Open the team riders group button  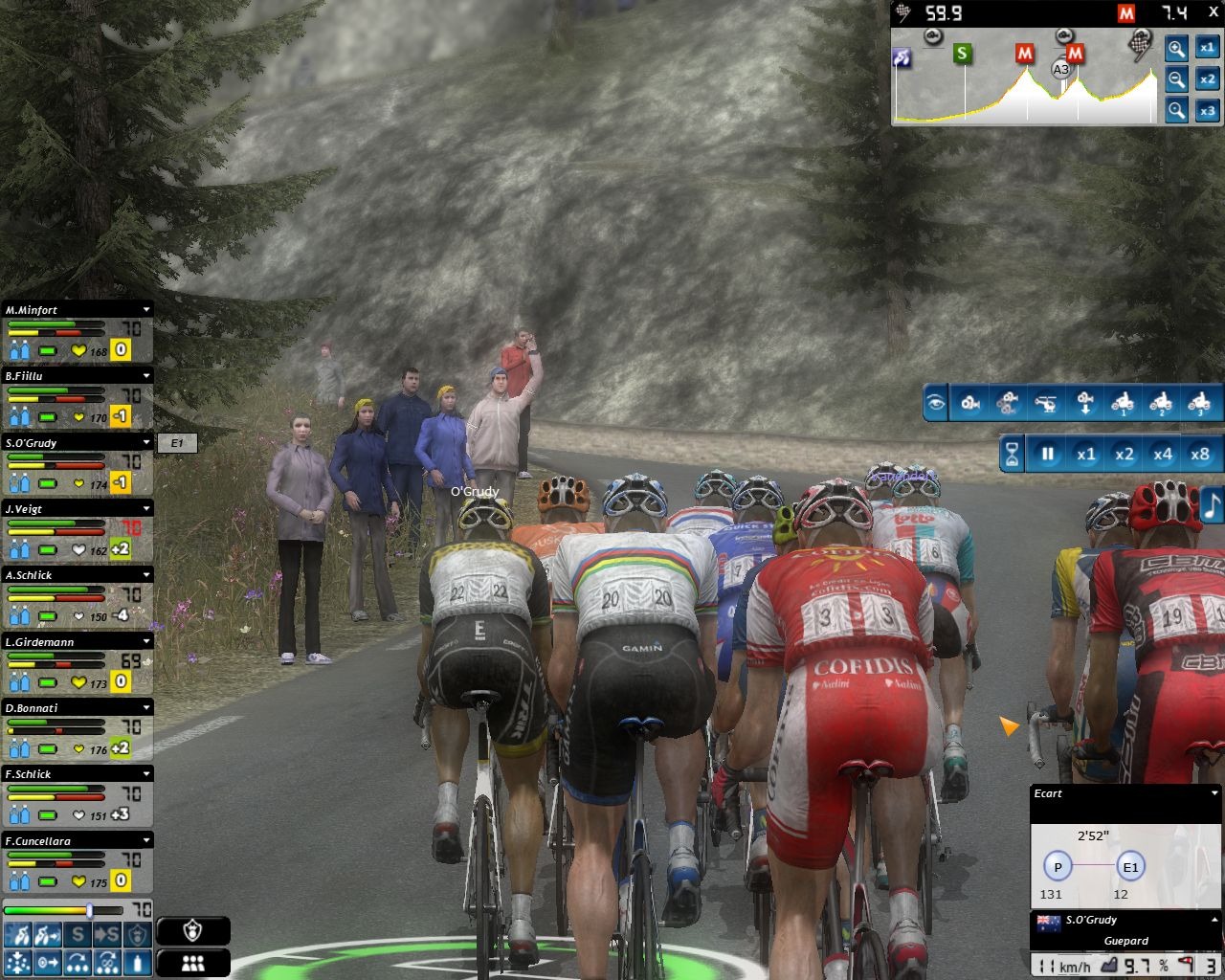tap(193, 963)
